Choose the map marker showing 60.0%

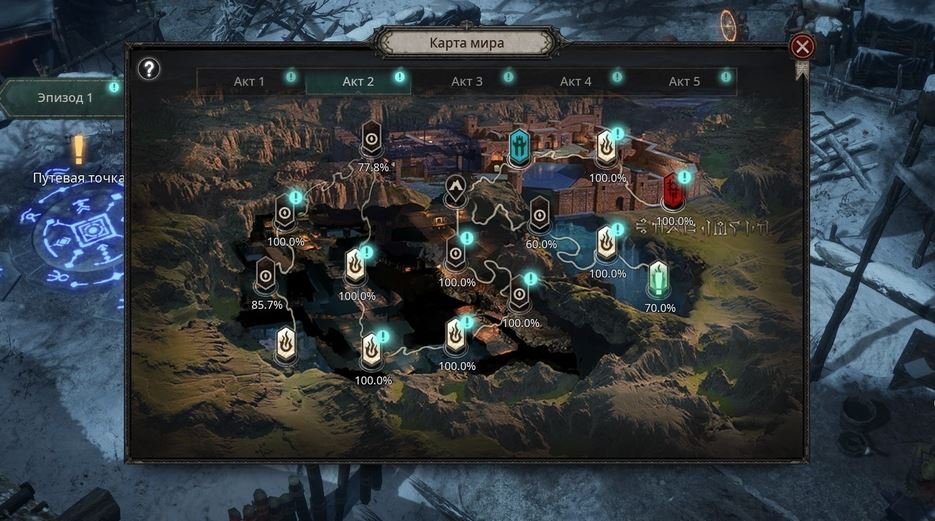[540, 213]
